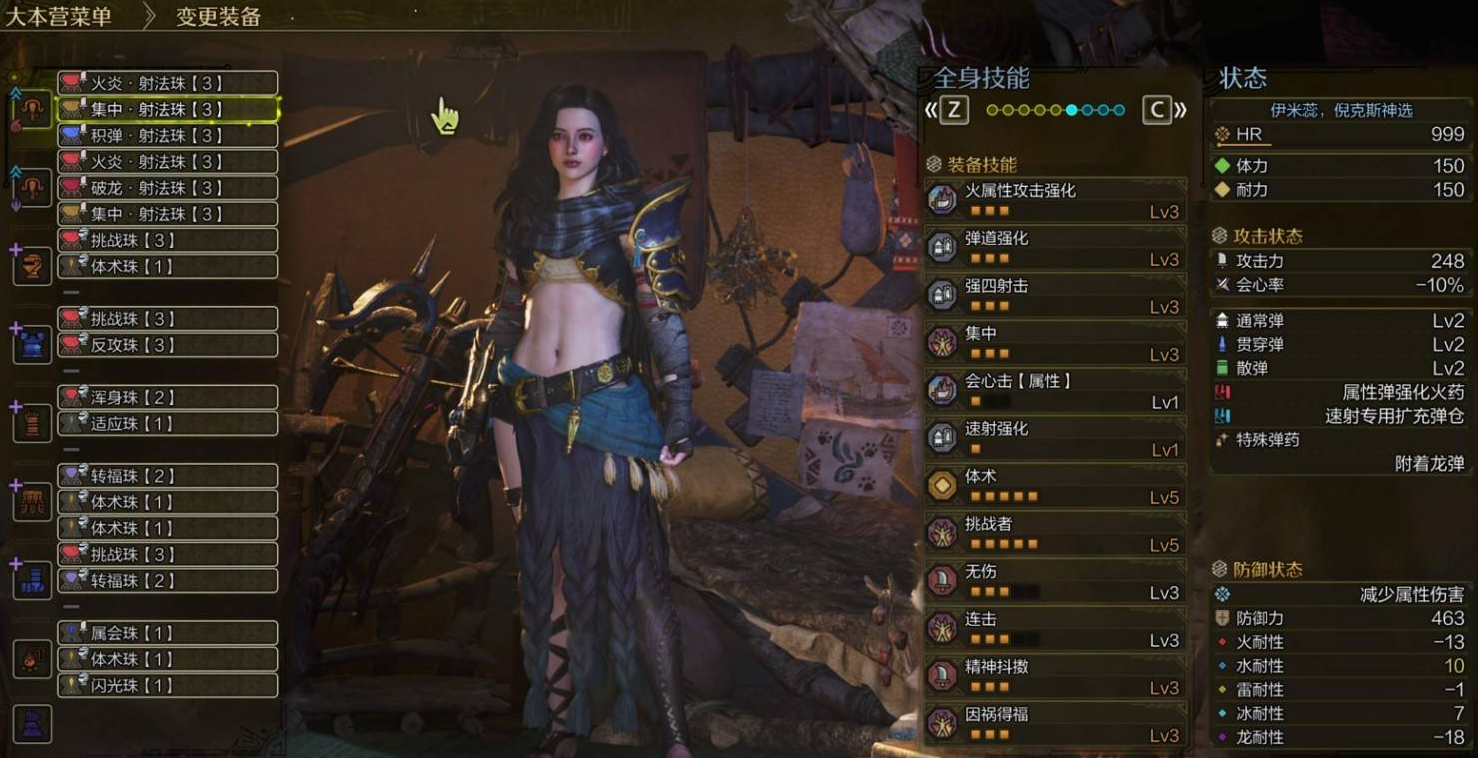Select the 积弹·射法珠【3】 decoration

tap(167, 135)
